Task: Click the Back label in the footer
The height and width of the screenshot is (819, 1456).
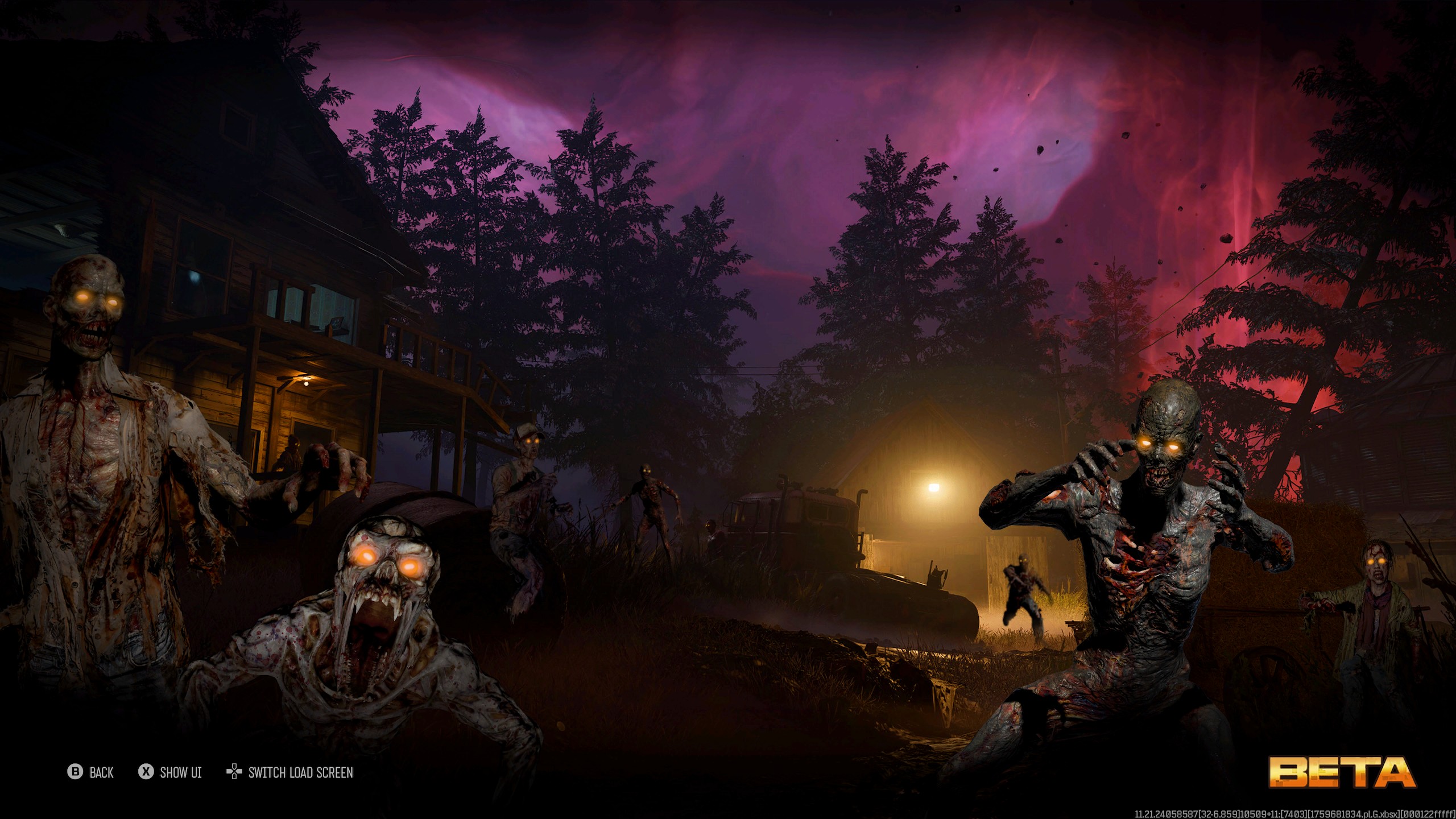Action: (101, 772)
